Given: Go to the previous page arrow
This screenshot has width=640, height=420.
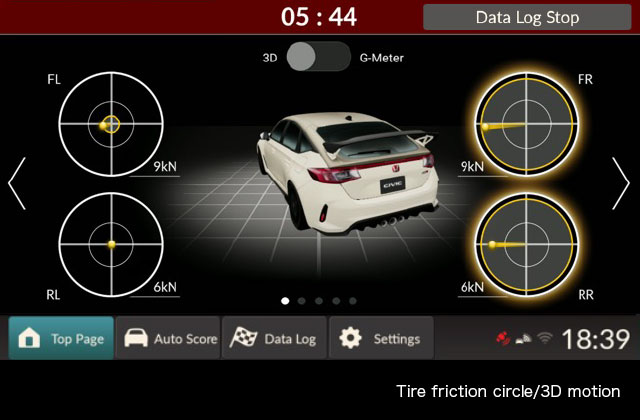Looking at the screenshot, I should click(x=17, y=183).
